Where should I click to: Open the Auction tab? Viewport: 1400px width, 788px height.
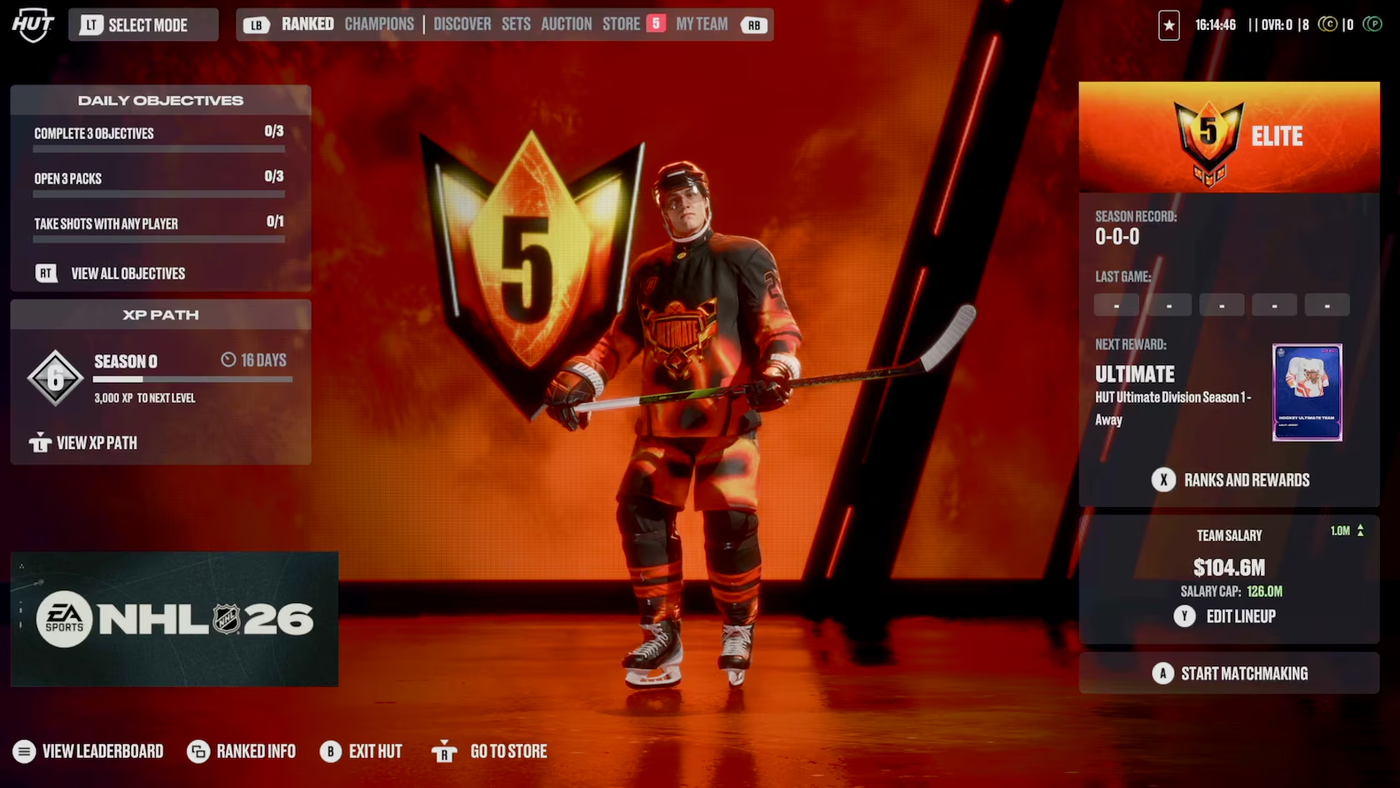[566, 24]
